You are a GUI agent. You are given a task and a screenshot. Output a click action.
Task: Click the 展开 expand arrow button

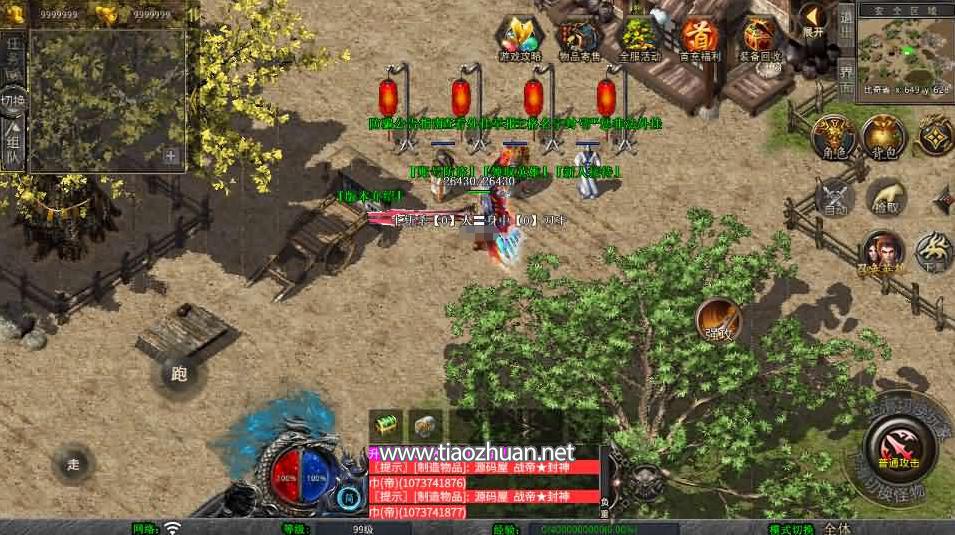pyautogui.click(x=814, y=20)
